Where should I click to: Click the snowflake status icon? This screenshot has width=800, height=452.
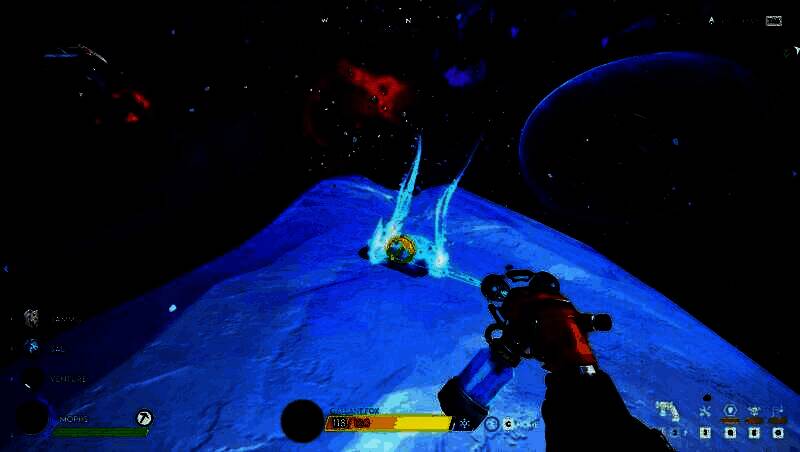[x=465, y=423]
